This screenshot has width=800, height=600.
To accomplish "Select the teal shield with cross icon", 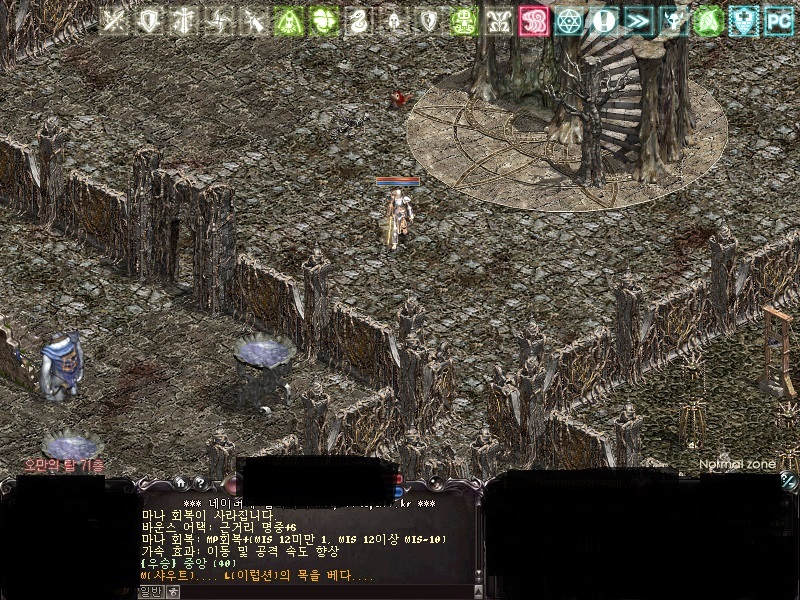I will 743,21.
